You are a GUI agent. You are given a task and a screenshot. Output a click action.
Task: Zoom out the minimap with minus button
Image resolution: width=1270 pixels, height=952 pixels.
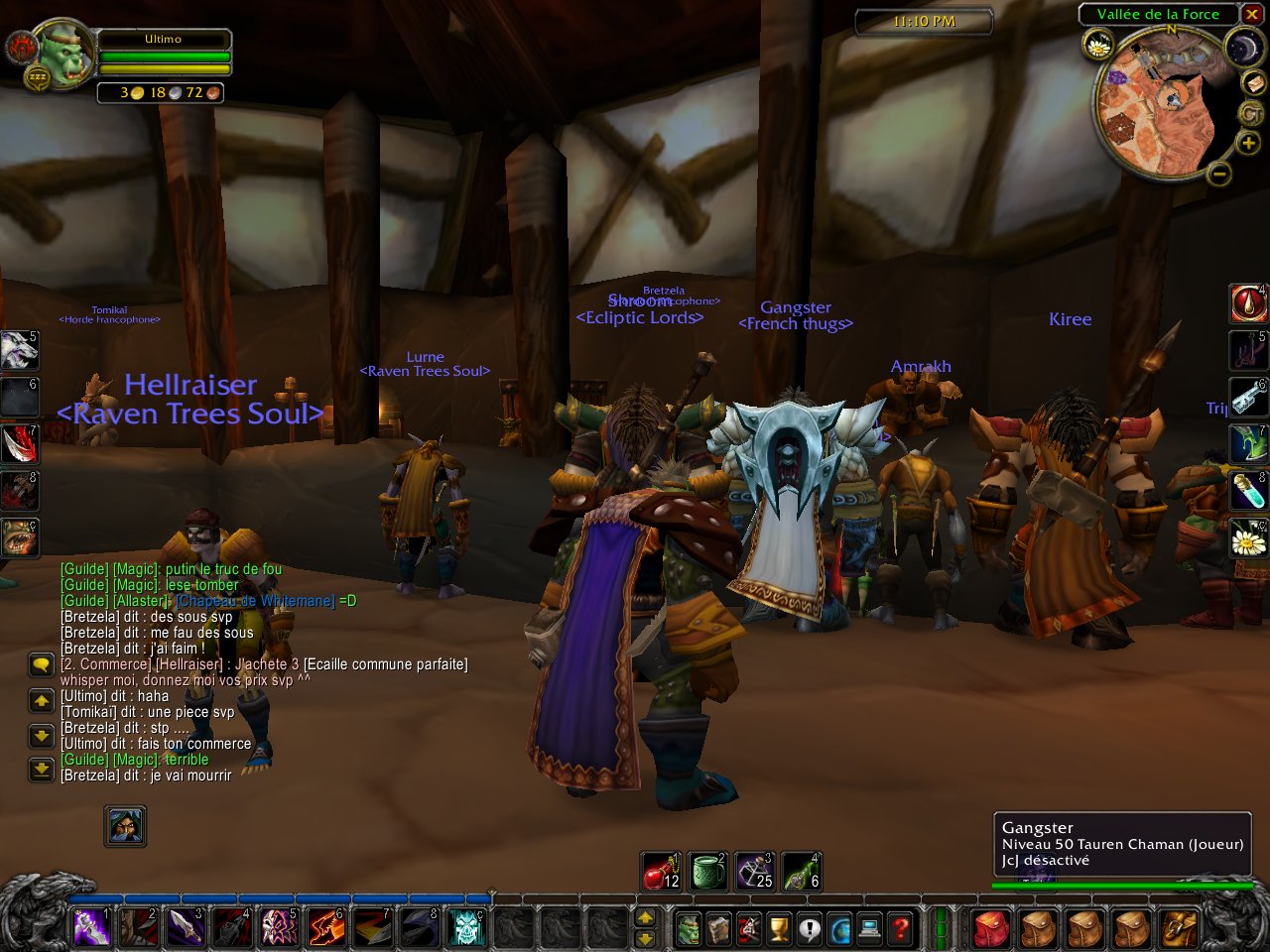coord(1219,174)
